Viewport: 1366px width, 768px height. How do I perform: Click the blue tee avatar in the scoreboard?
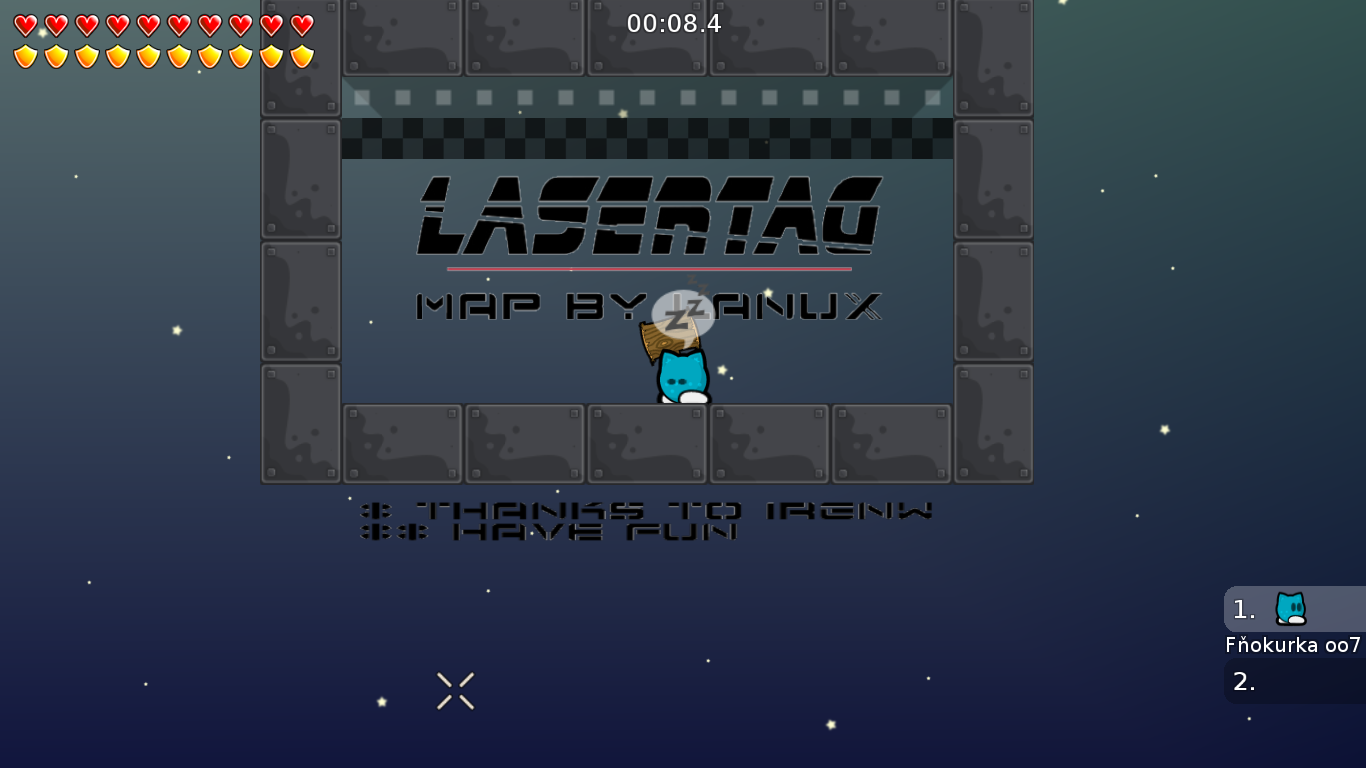point(1291,608)
